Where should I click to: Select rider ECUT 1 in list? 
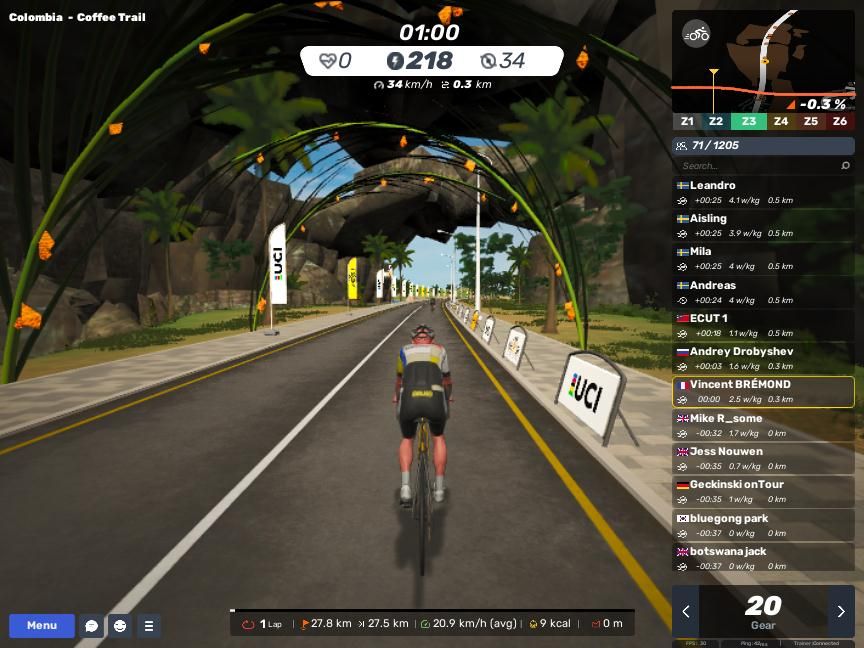pos(763,325)
